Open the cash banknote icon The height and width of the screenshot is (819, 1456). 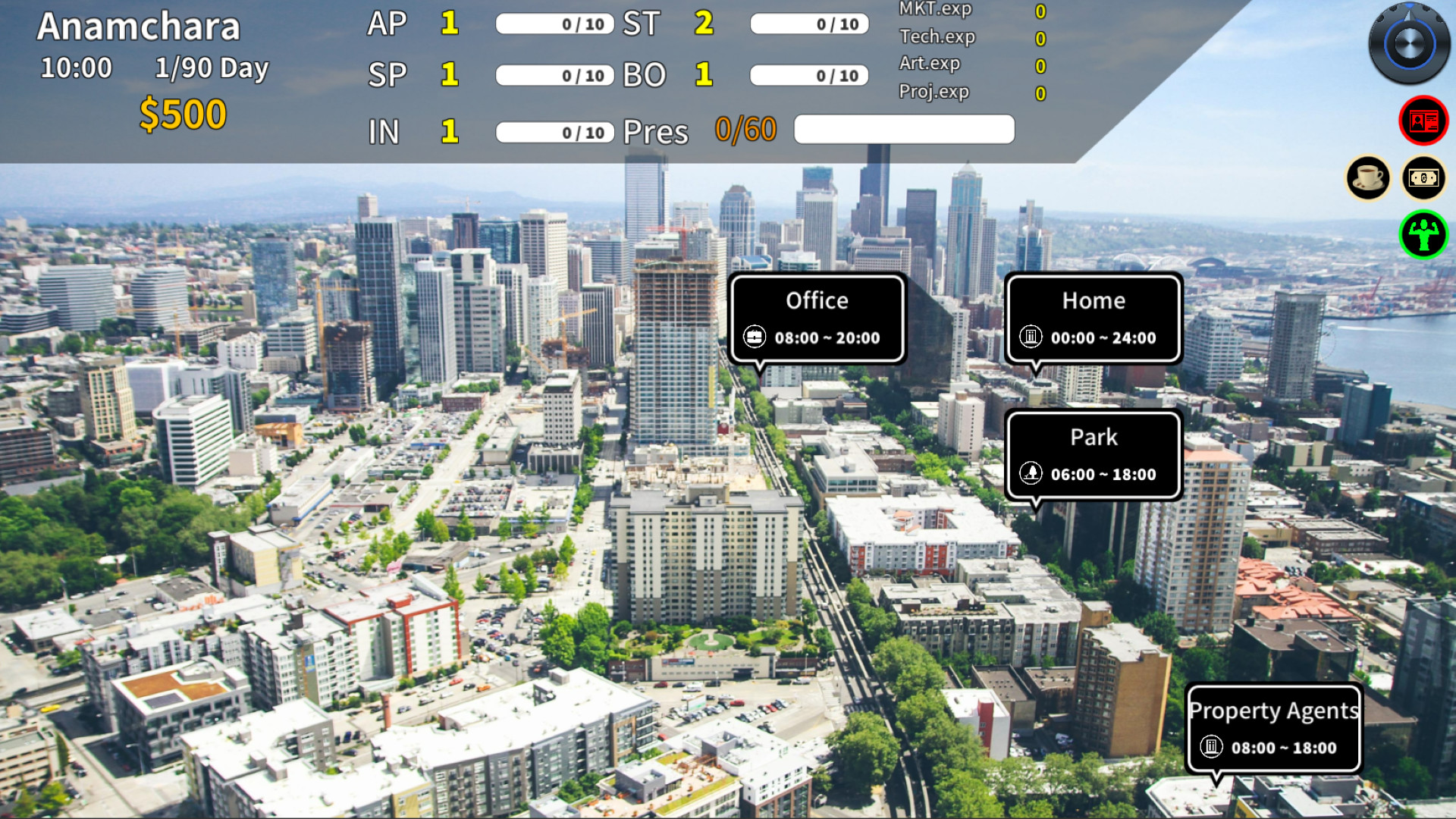pyautogui.click(x=1424, y=177)
